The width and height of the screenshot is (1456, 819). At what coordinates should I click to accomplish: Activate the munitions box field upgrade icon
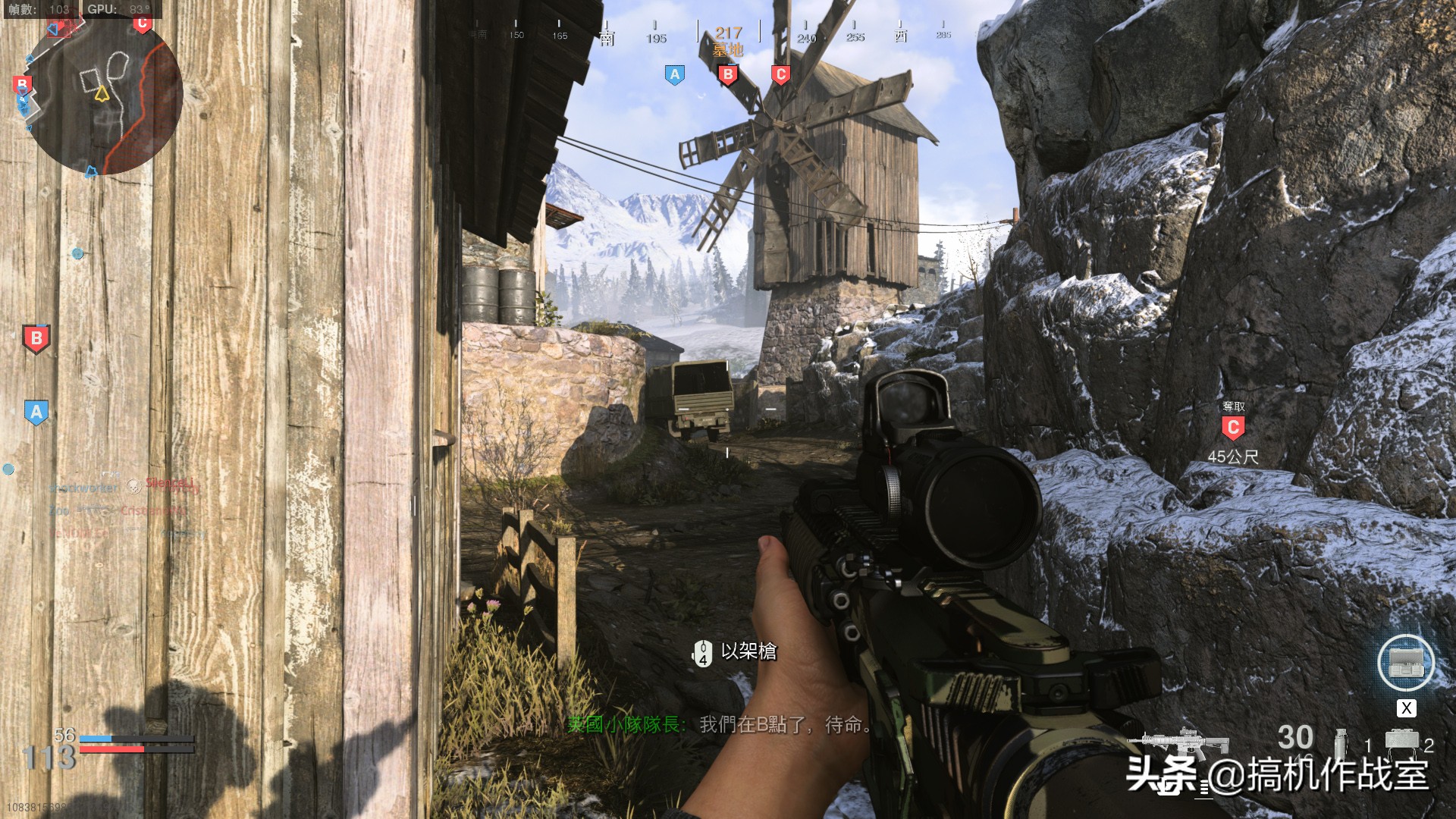[x=1405, y=663]
